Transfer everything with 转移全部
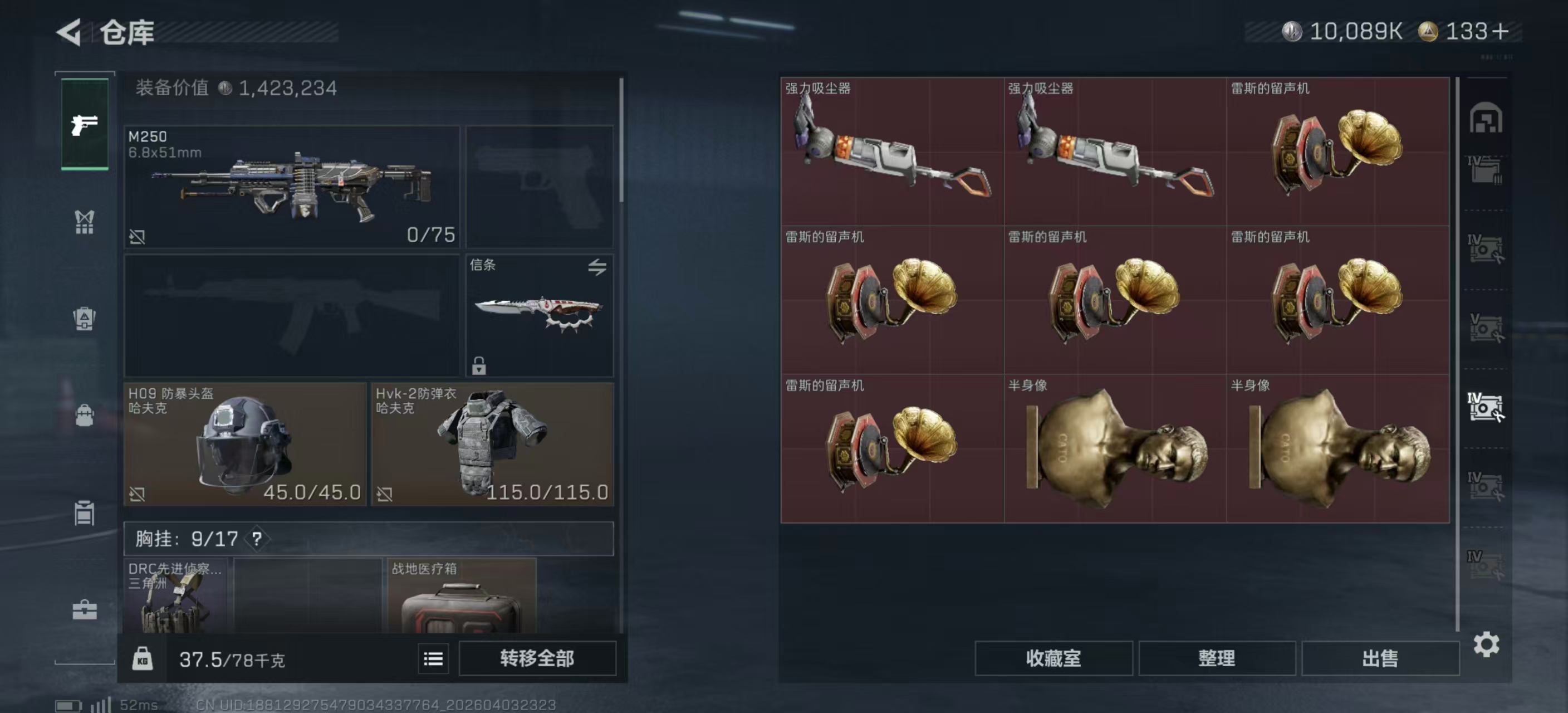The width and height of the screenshot is (1568, 713). (537, 658)
